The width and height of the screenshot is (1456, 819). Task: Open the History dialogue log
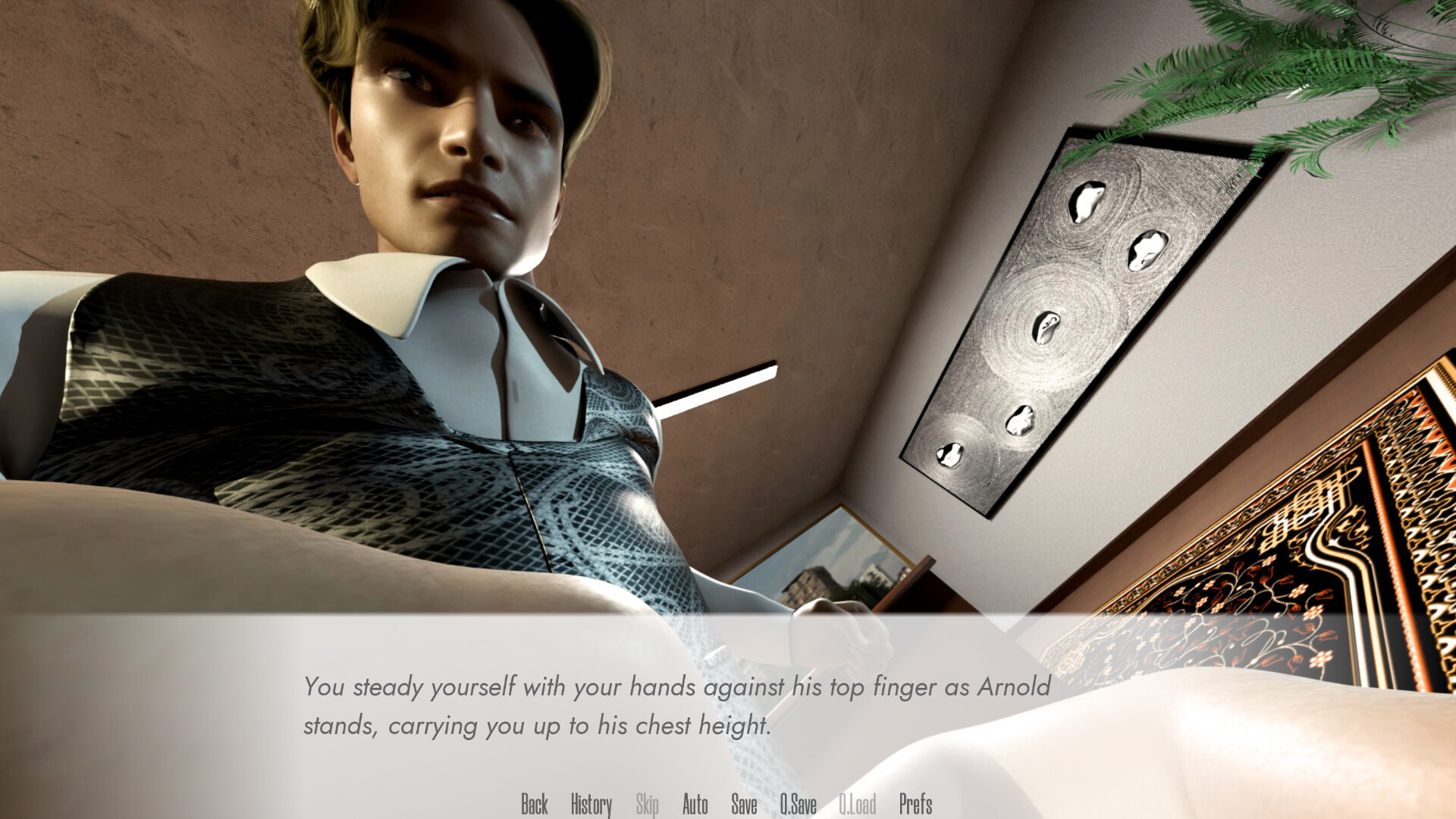click(591, 805)
